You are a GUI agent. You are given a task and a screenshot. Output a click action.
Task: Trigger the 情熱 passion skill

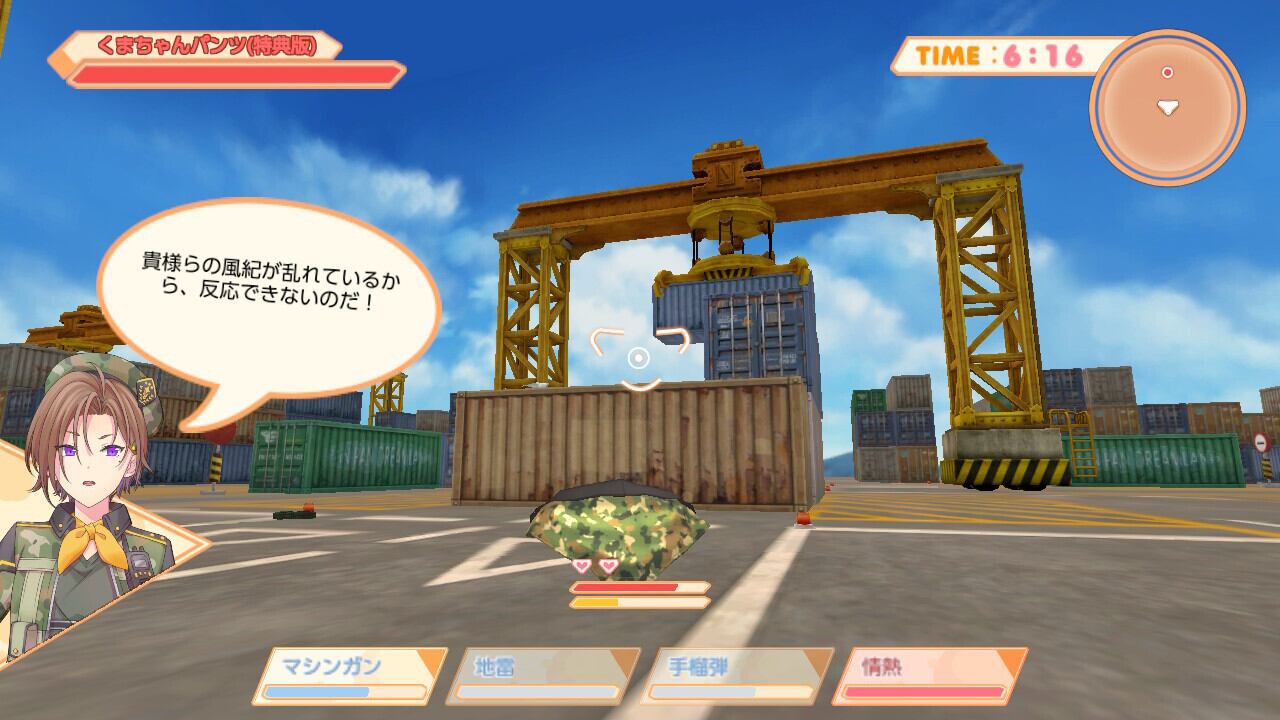click(x=929, y=676)
